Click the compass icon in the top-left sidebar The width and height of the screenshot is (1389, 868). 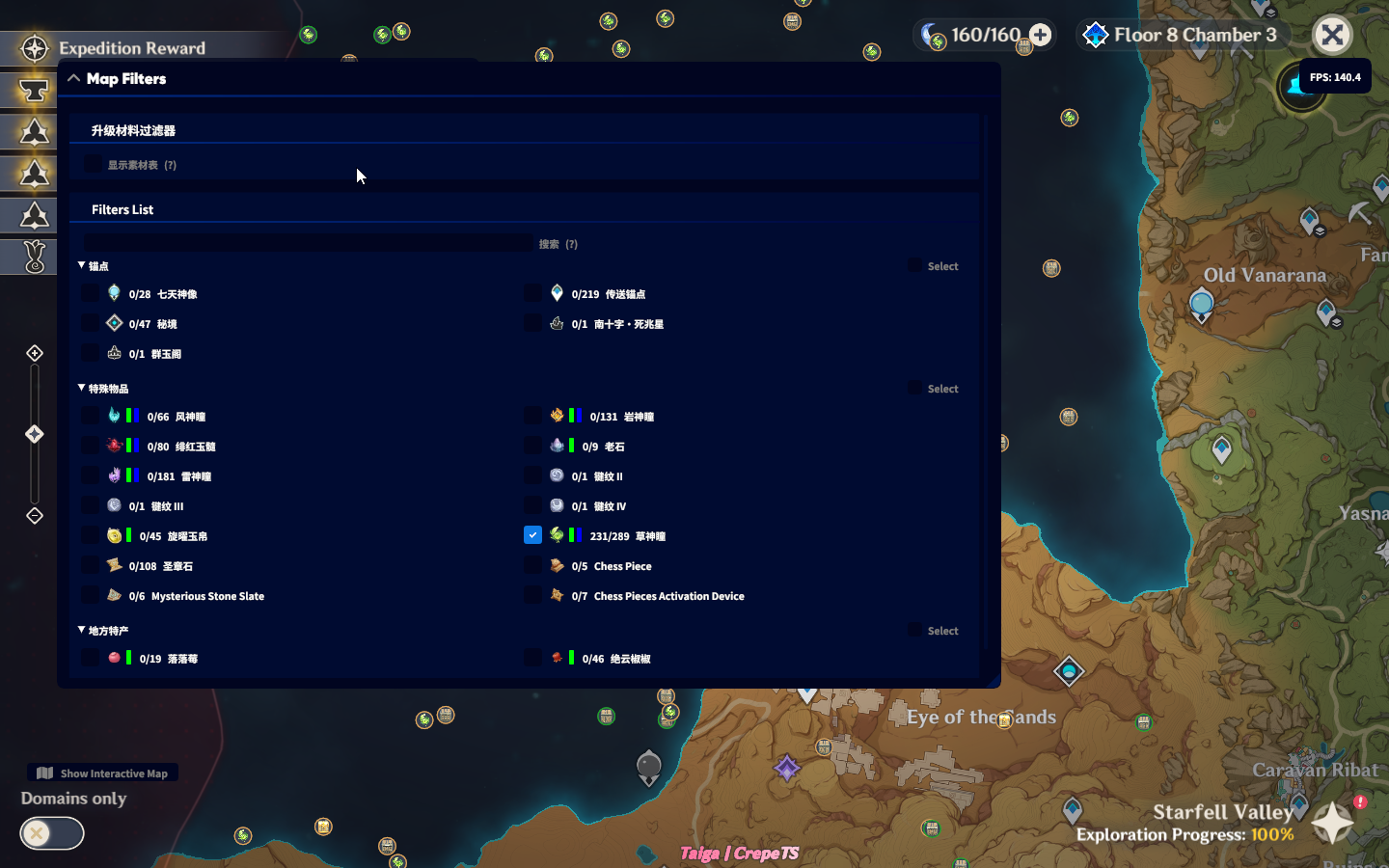coord(34,47)
